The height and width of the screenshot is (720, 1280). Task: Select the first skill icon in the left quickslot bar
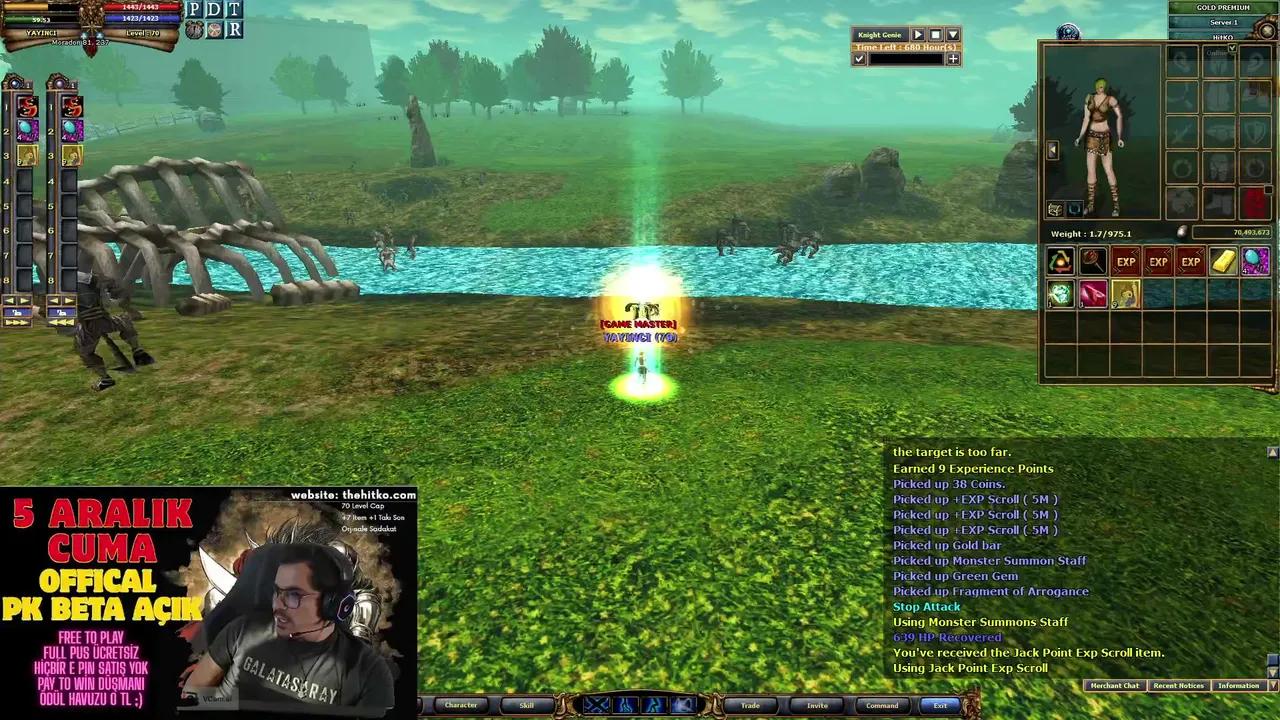pyautogui.click(x=27, y=105)
